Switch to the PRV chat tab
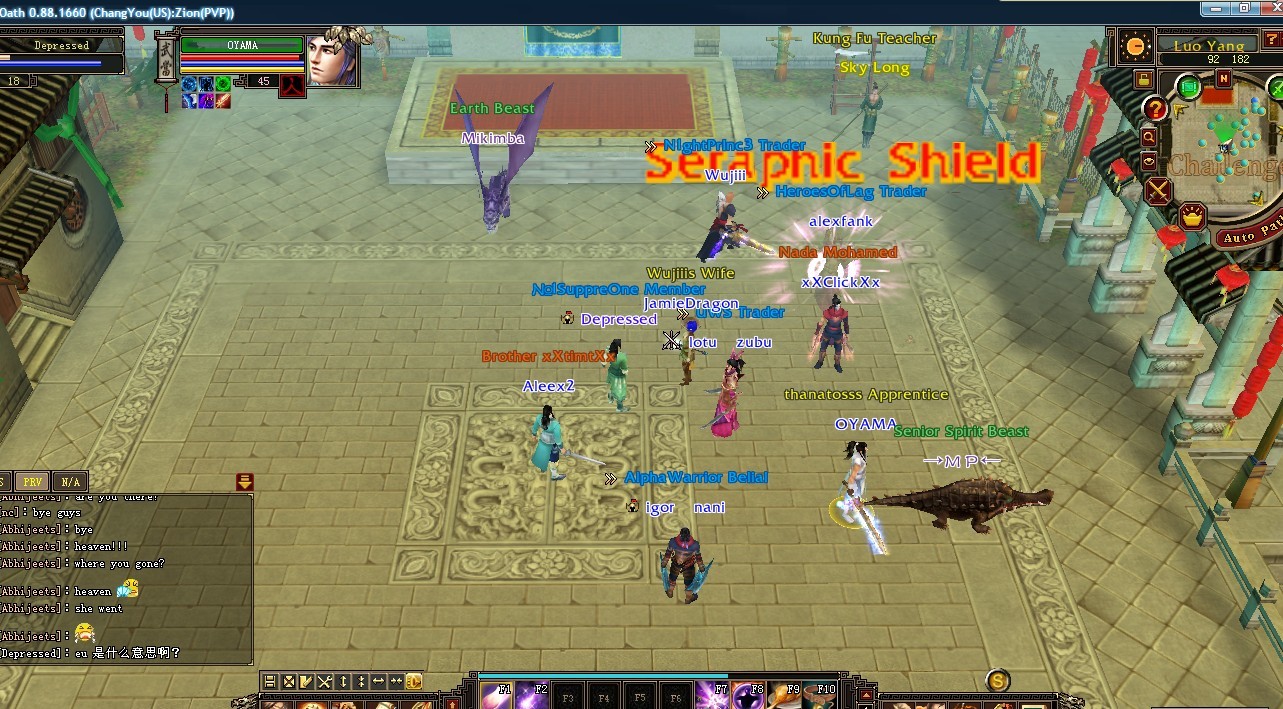Image resolution: width=1283 pixels, height=709 pixels. [33, 482]
